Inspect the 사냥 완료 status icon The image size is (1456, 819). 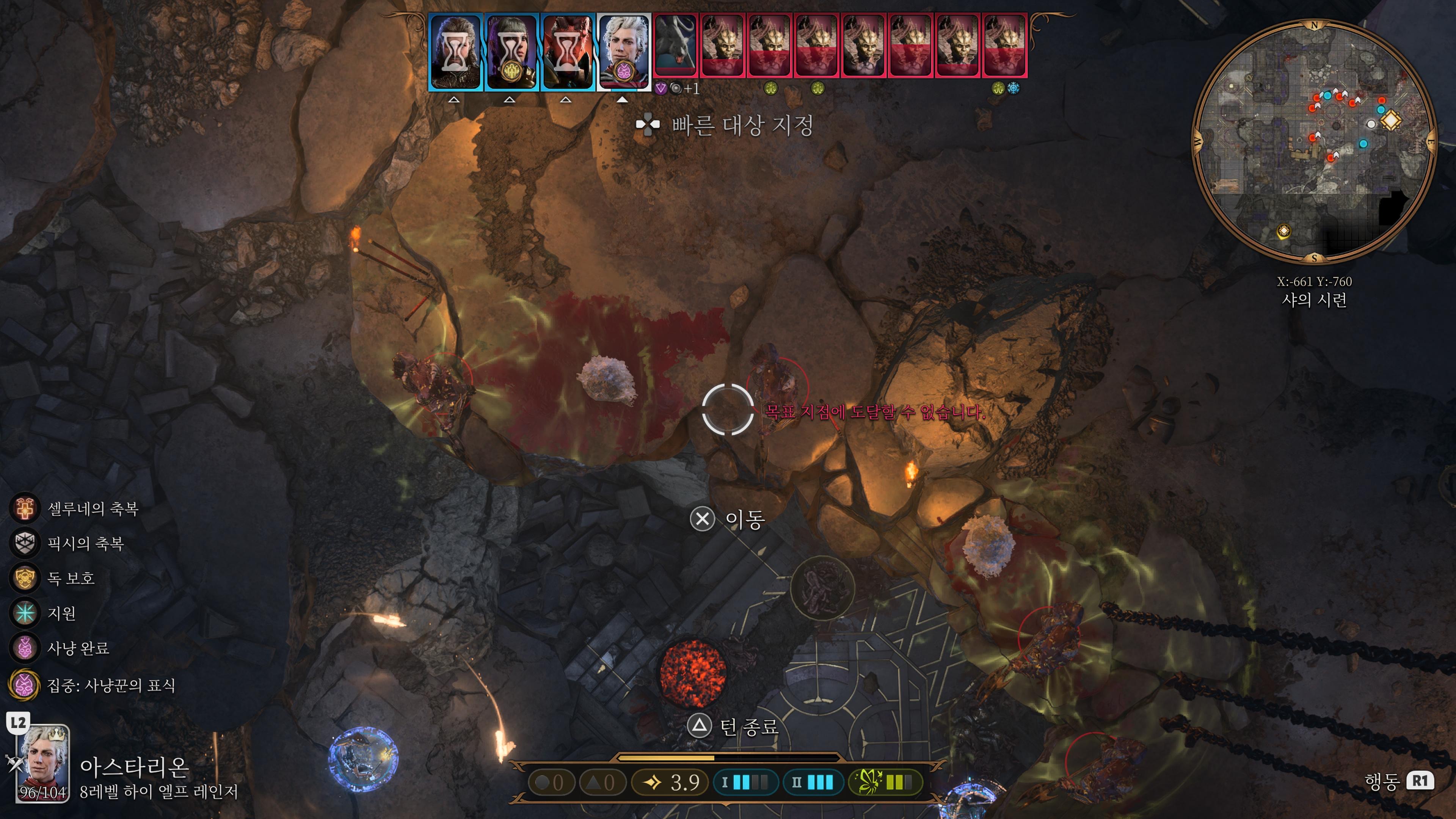click(x=25, y=648)
